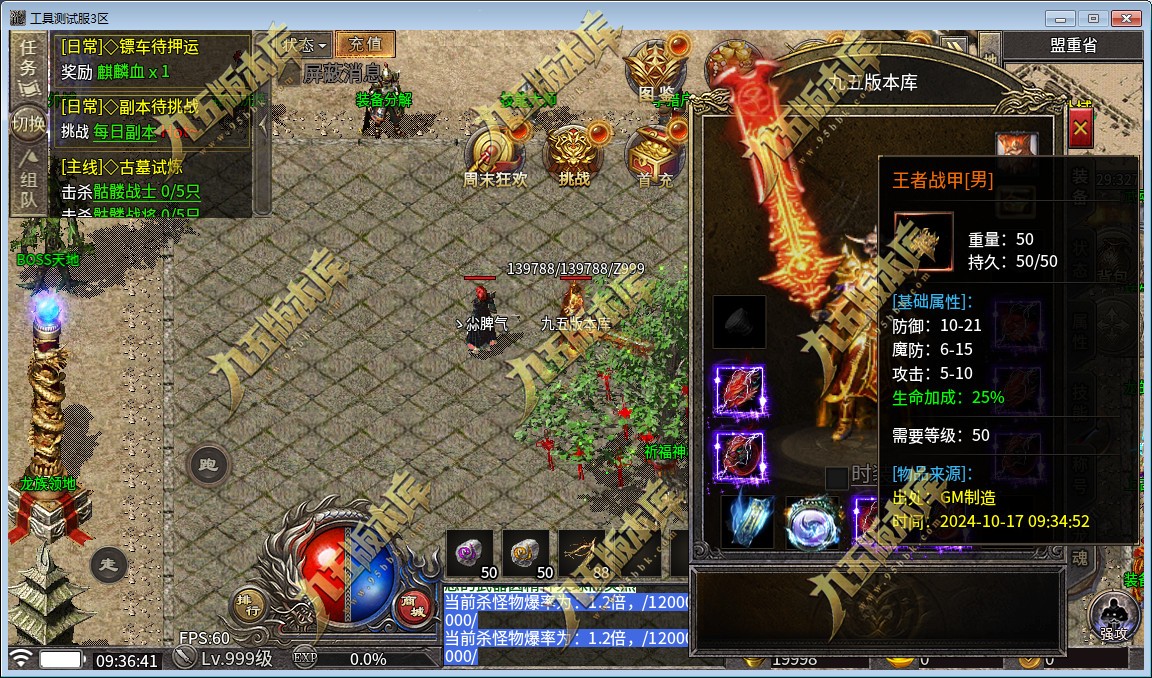Viewport: 1152px width, 678px height.
Task: Open the 首充 first recharge chest
Action: [654, 155]
